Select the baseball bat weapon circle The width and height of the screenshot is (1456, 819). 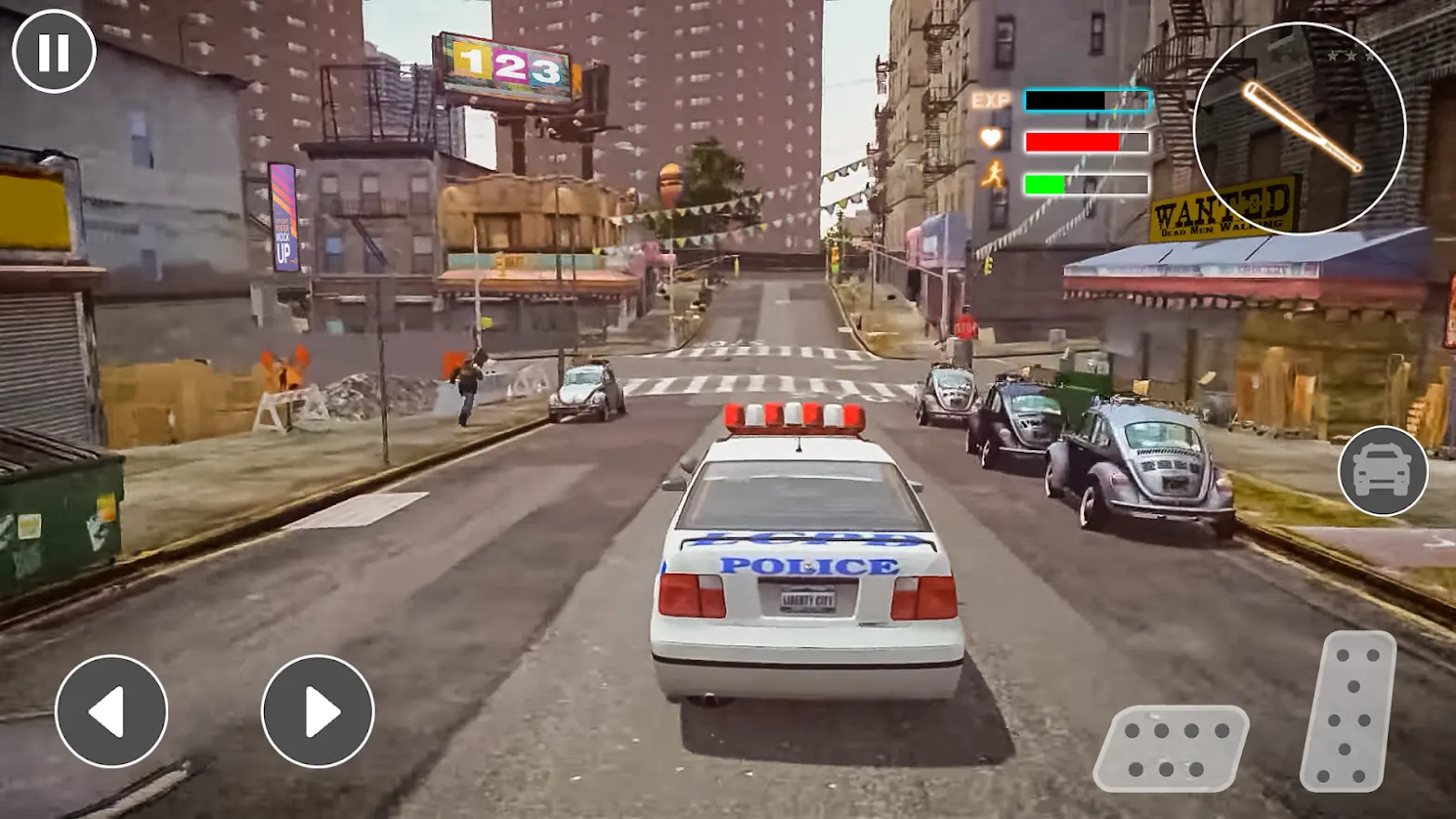1299,128
